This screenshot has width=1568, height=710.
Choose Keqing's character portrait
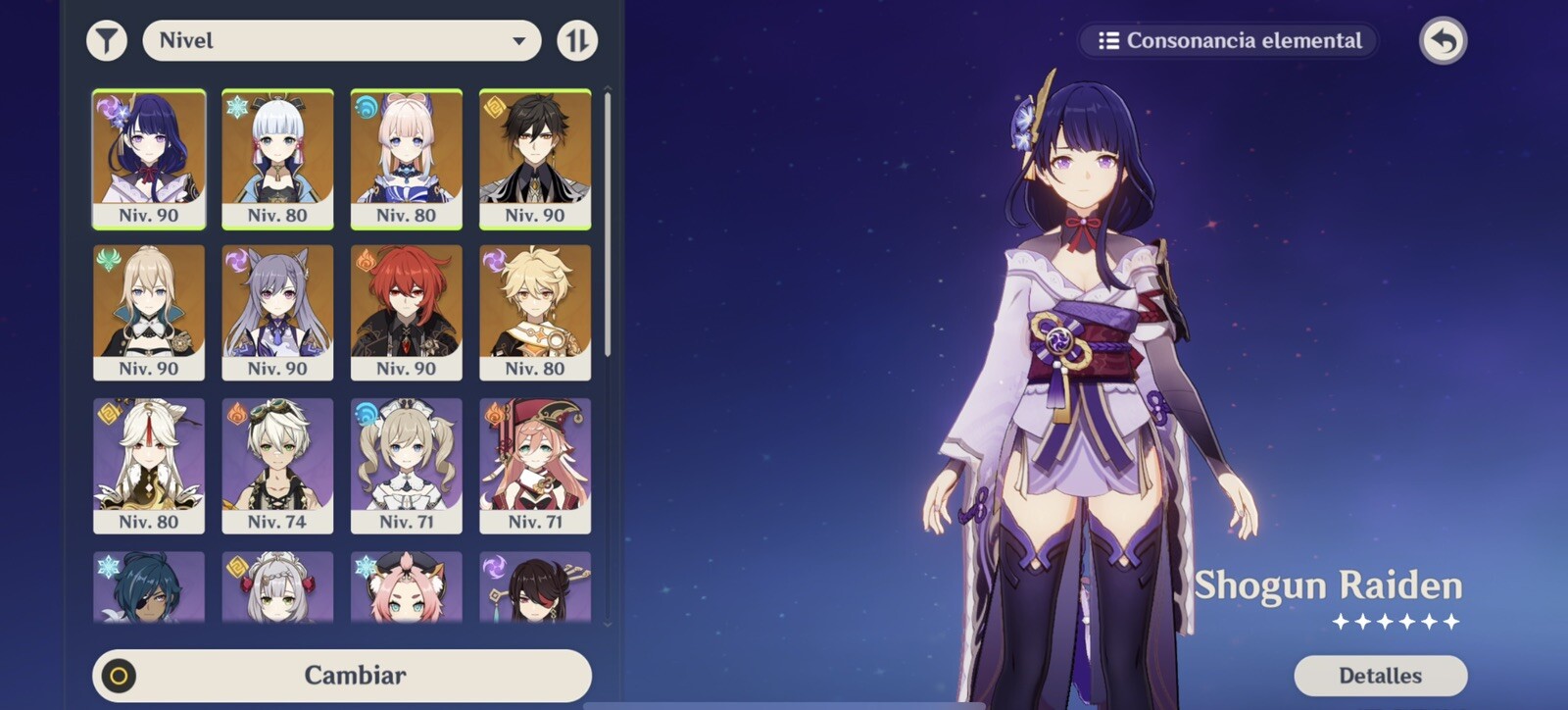click(277, 312)
